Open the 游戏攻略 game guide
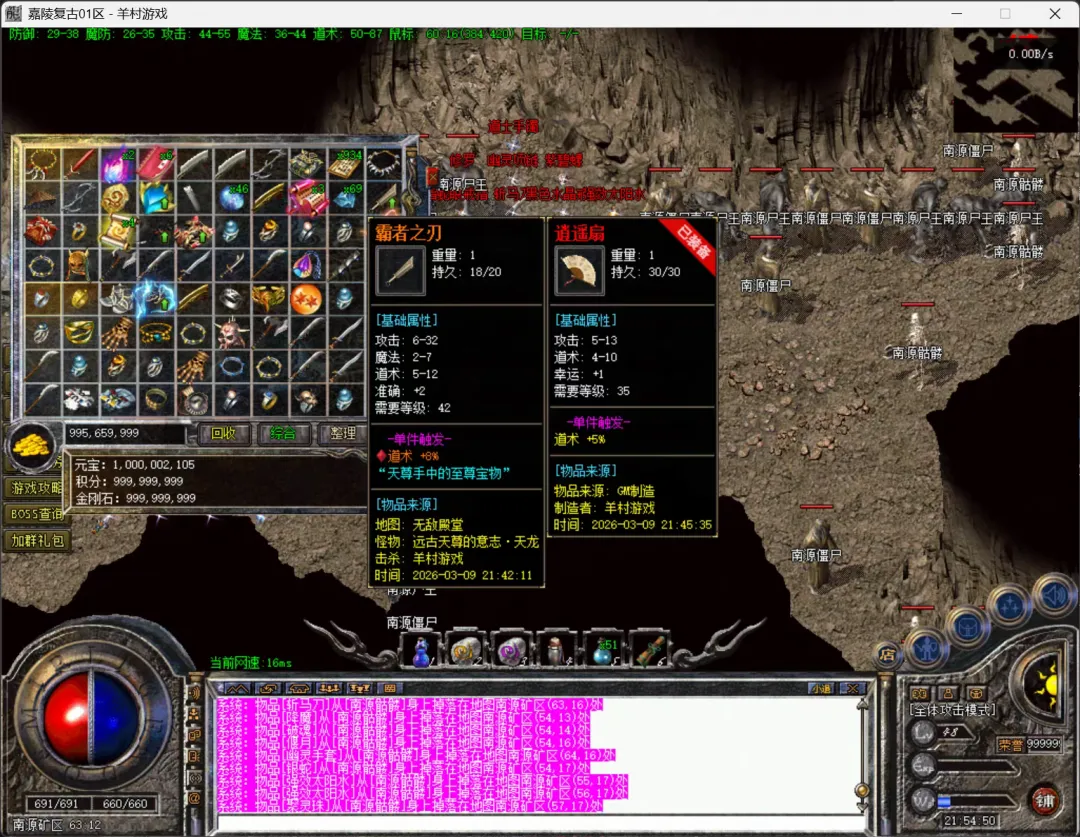The height and width of the screenshot is (837, 1080). click(32, 488)
